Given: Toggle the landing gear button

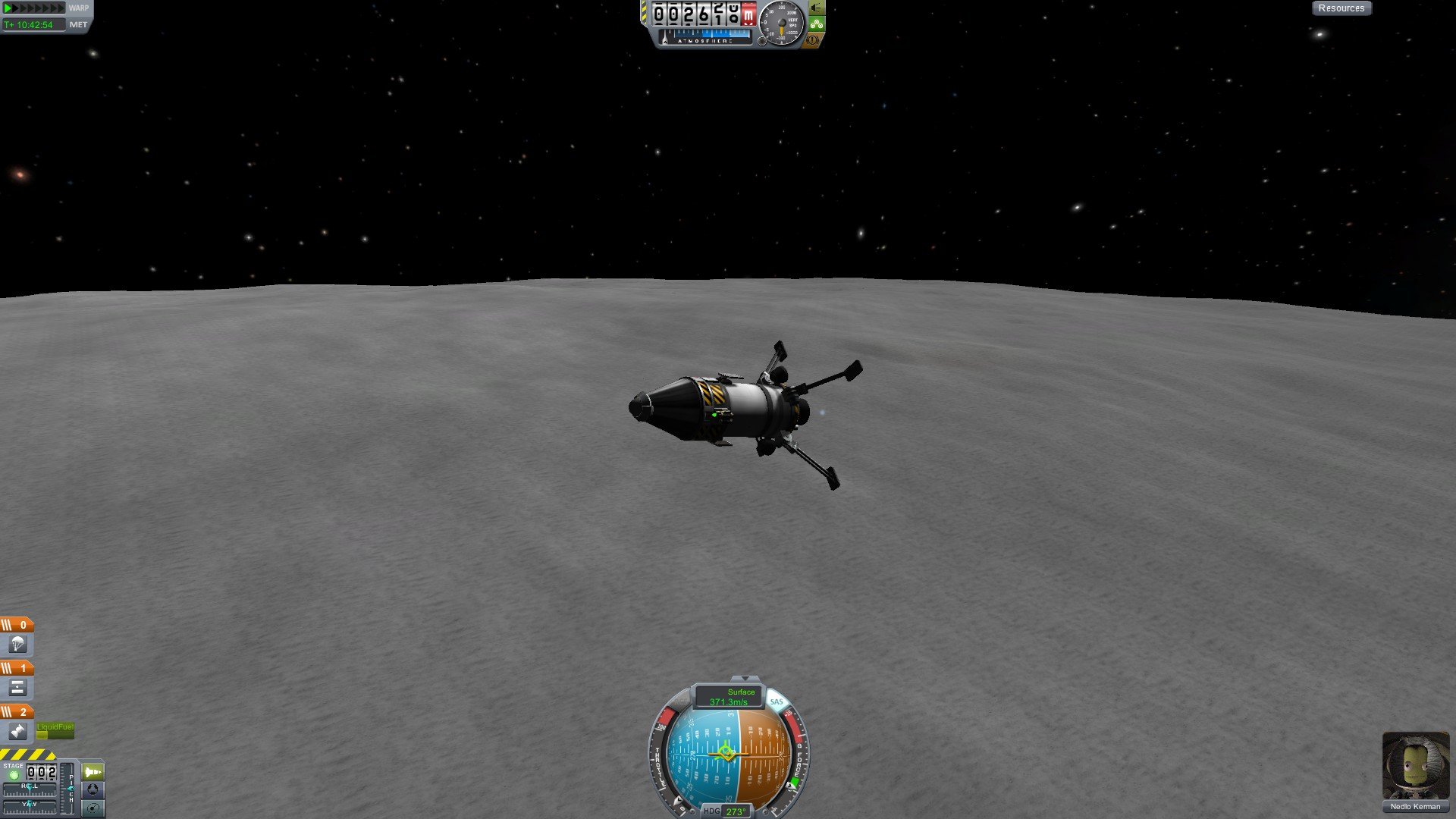Looking at the screenshot, I should pyautogui.click(x=816, y=24).
